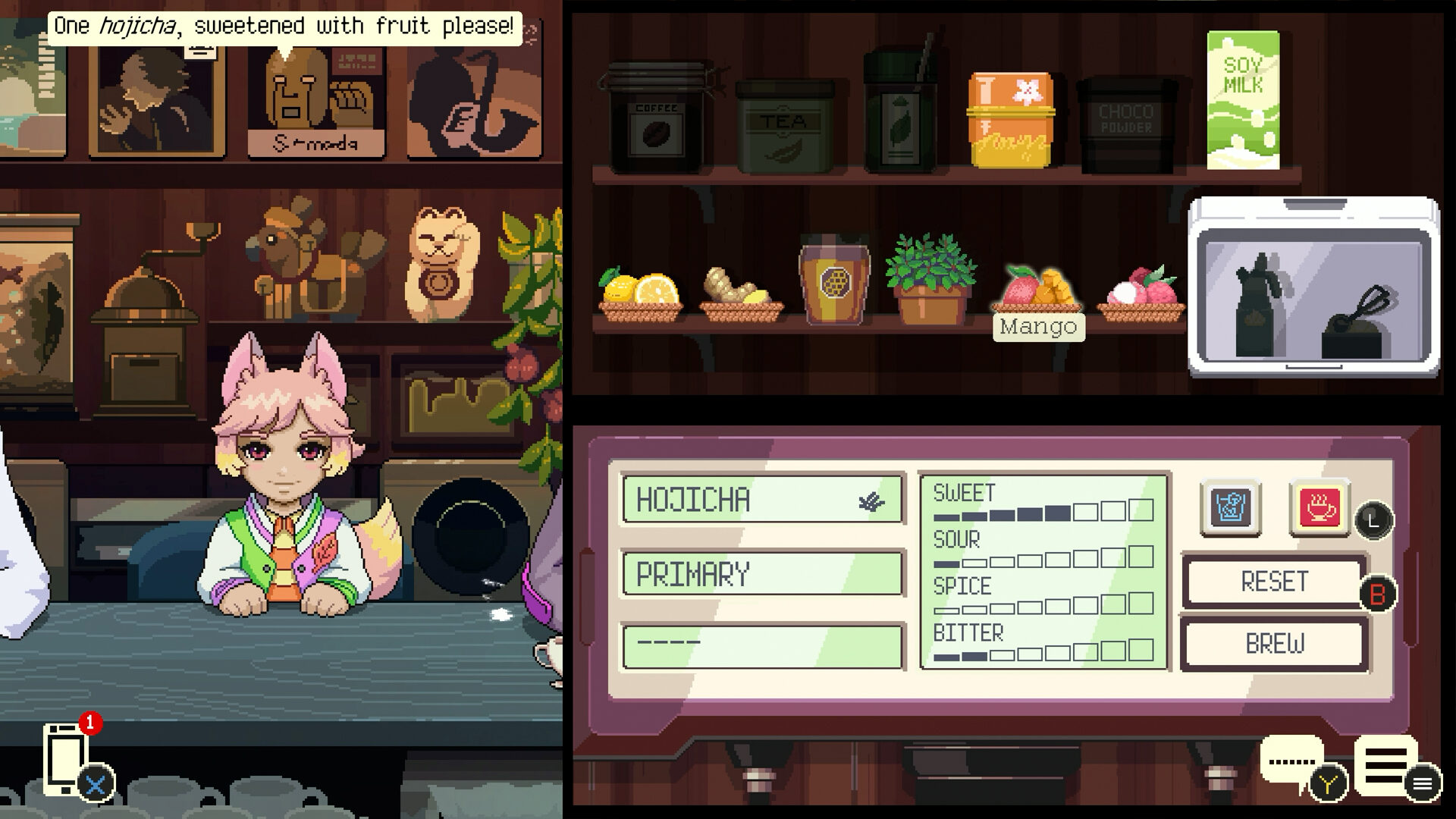Choose the orange hojicha tin
The height and width of the screenshot is (819, 1456).
(x=1009, y=120)
